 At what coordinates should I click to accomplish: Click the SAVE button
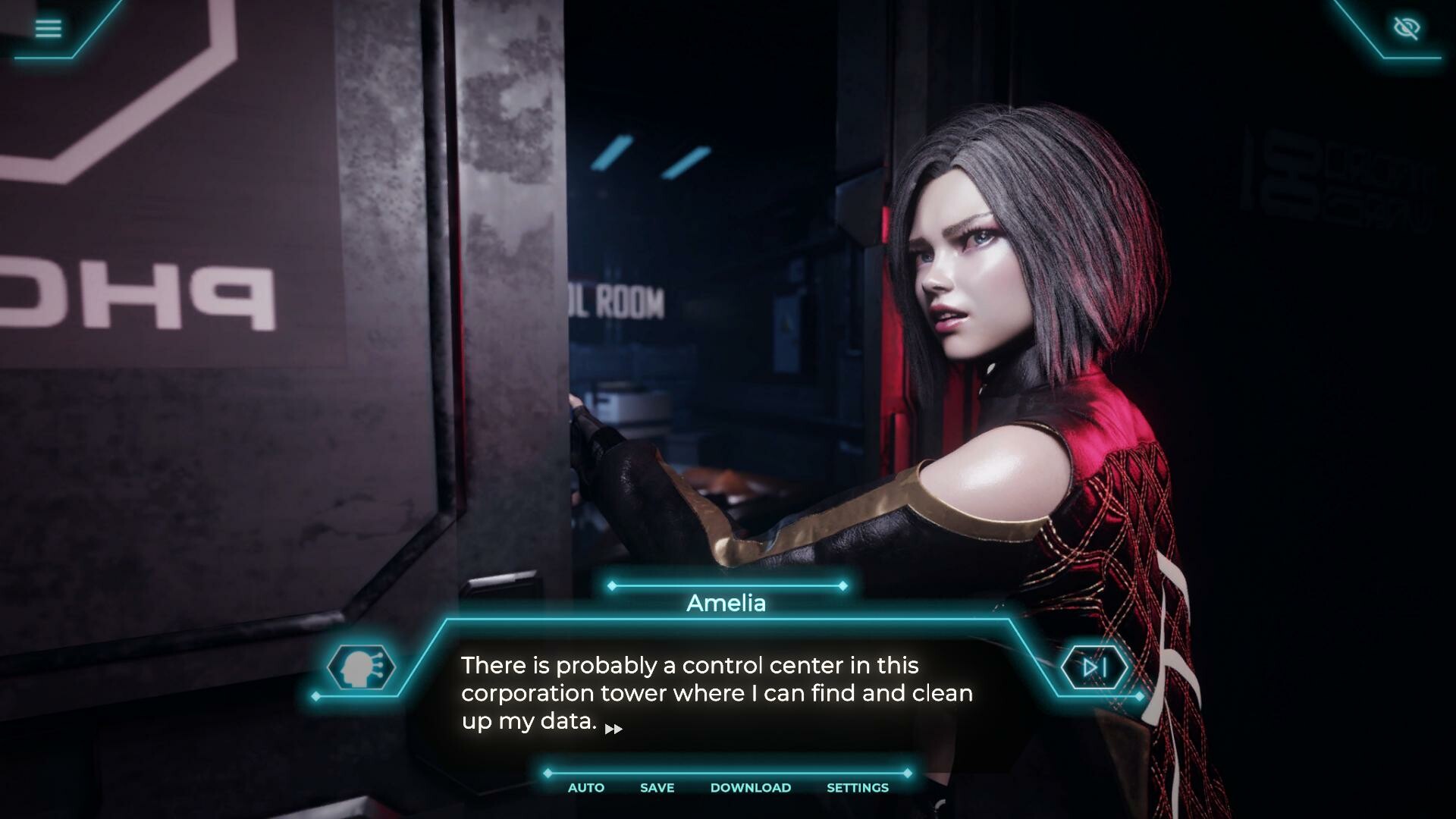pos(657,788)
